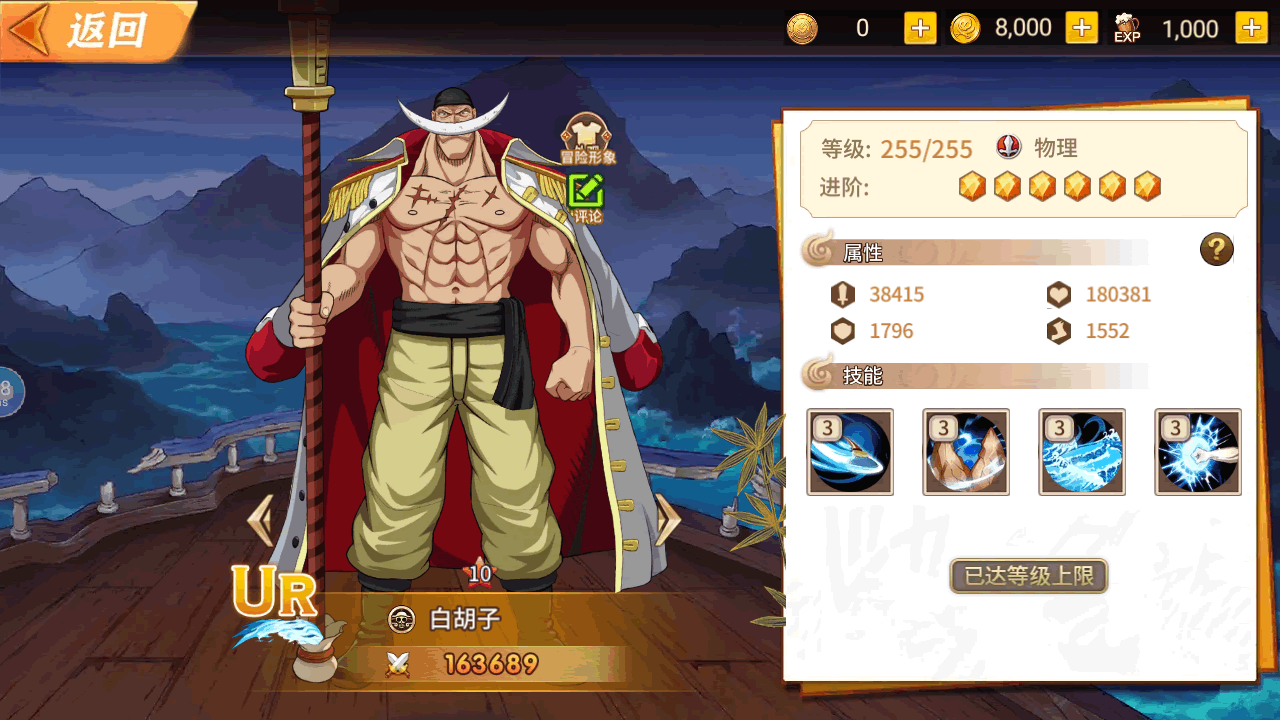Image resolution: width=1280 pixels, height=720 pixels.
Task: Select the crescent slash skill icon
Action: coord(850,452)
